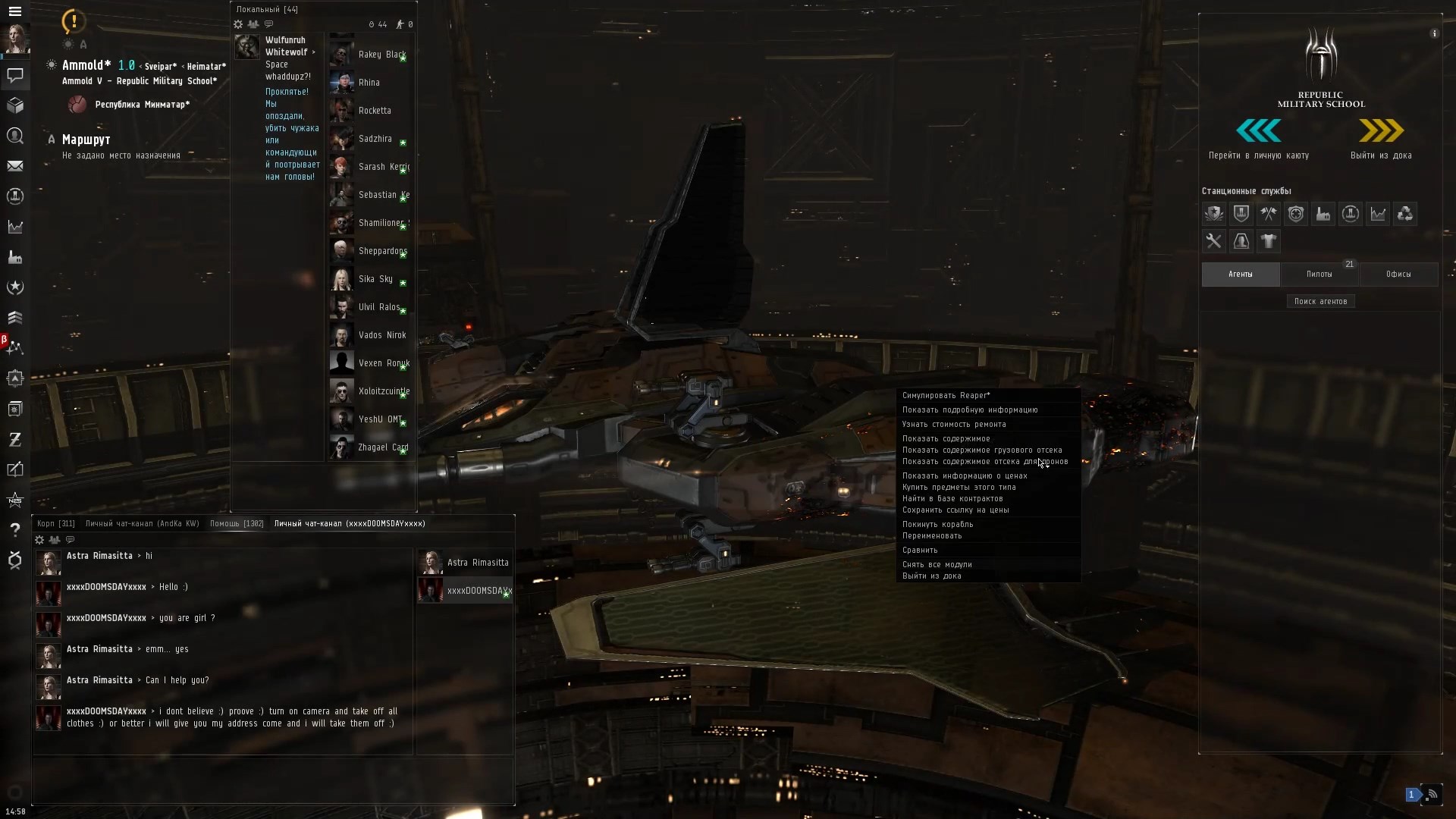Switch to the Помощь [1302] chat tab

[236, 523]
